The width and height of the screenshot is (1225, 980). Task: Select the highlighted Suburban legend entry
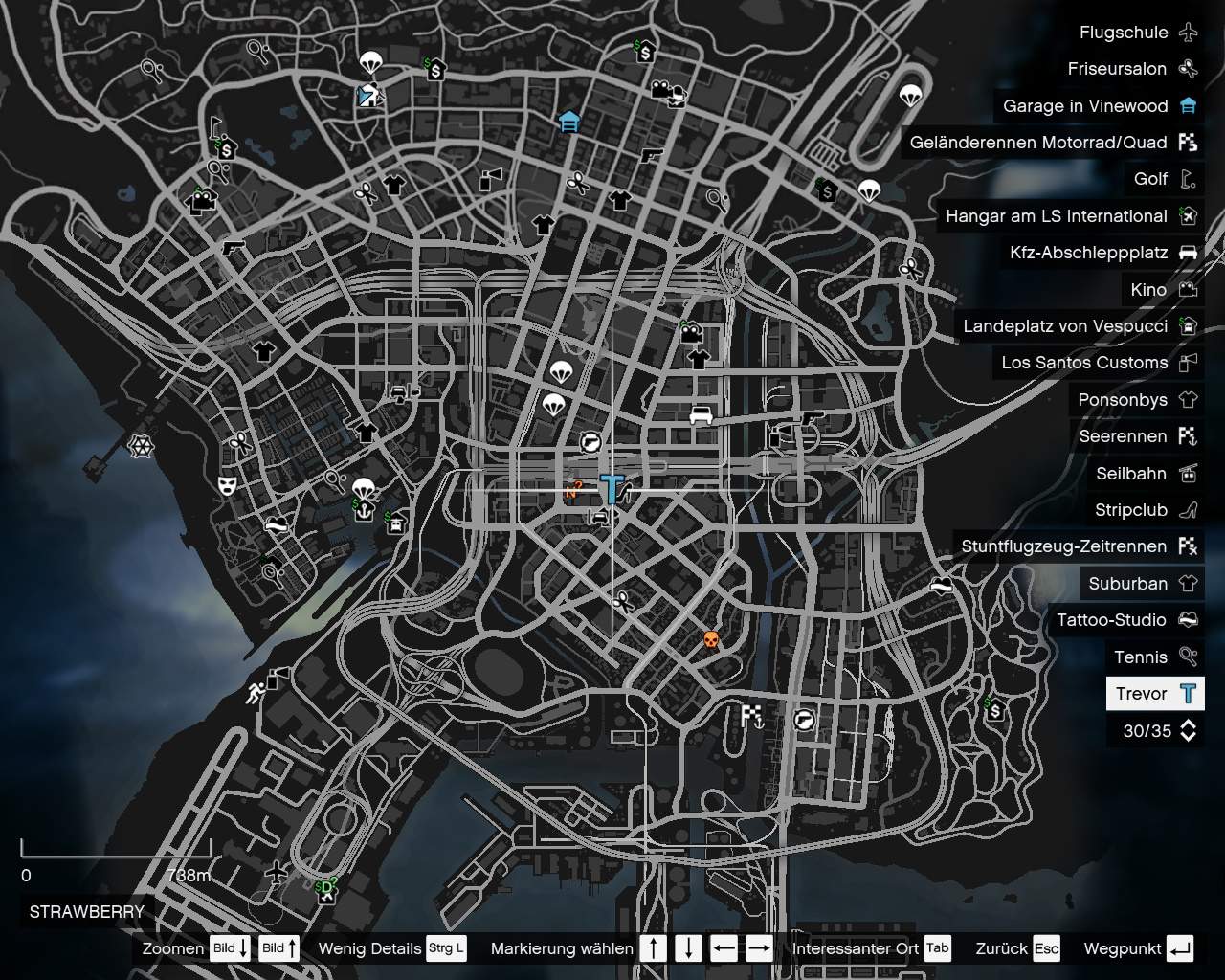(x=1142, y=583)
